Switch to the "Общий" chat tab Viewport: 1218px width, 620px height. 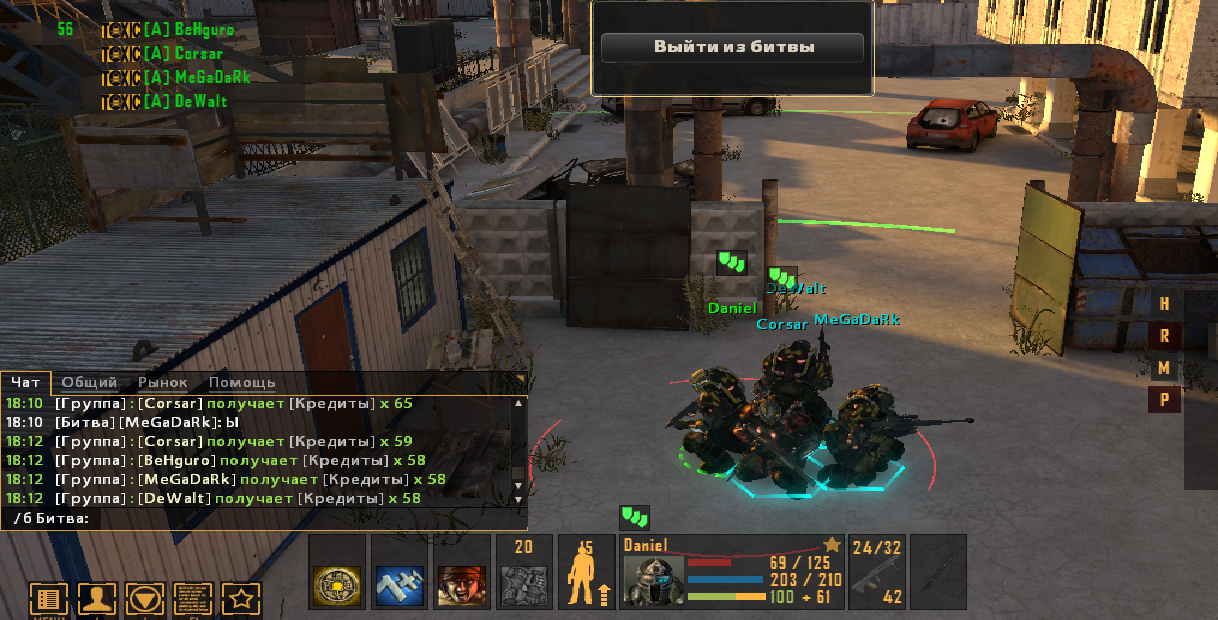89,382
